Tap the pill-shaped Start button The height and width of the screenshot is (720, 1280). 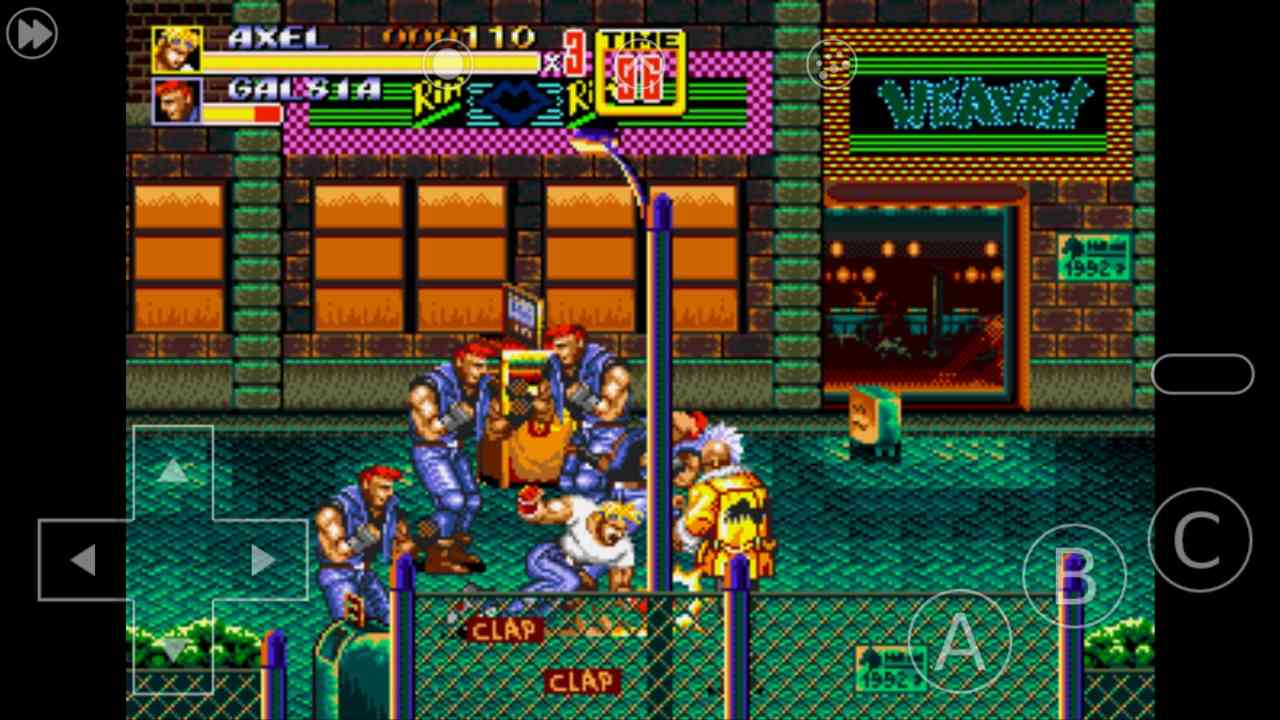(1202, 374)
